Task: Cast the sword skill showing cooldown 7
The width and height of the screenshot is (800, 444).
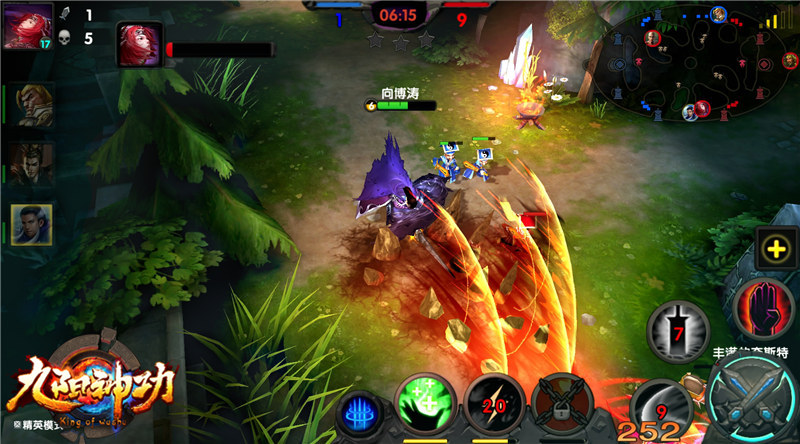Action: click(678, 330)
